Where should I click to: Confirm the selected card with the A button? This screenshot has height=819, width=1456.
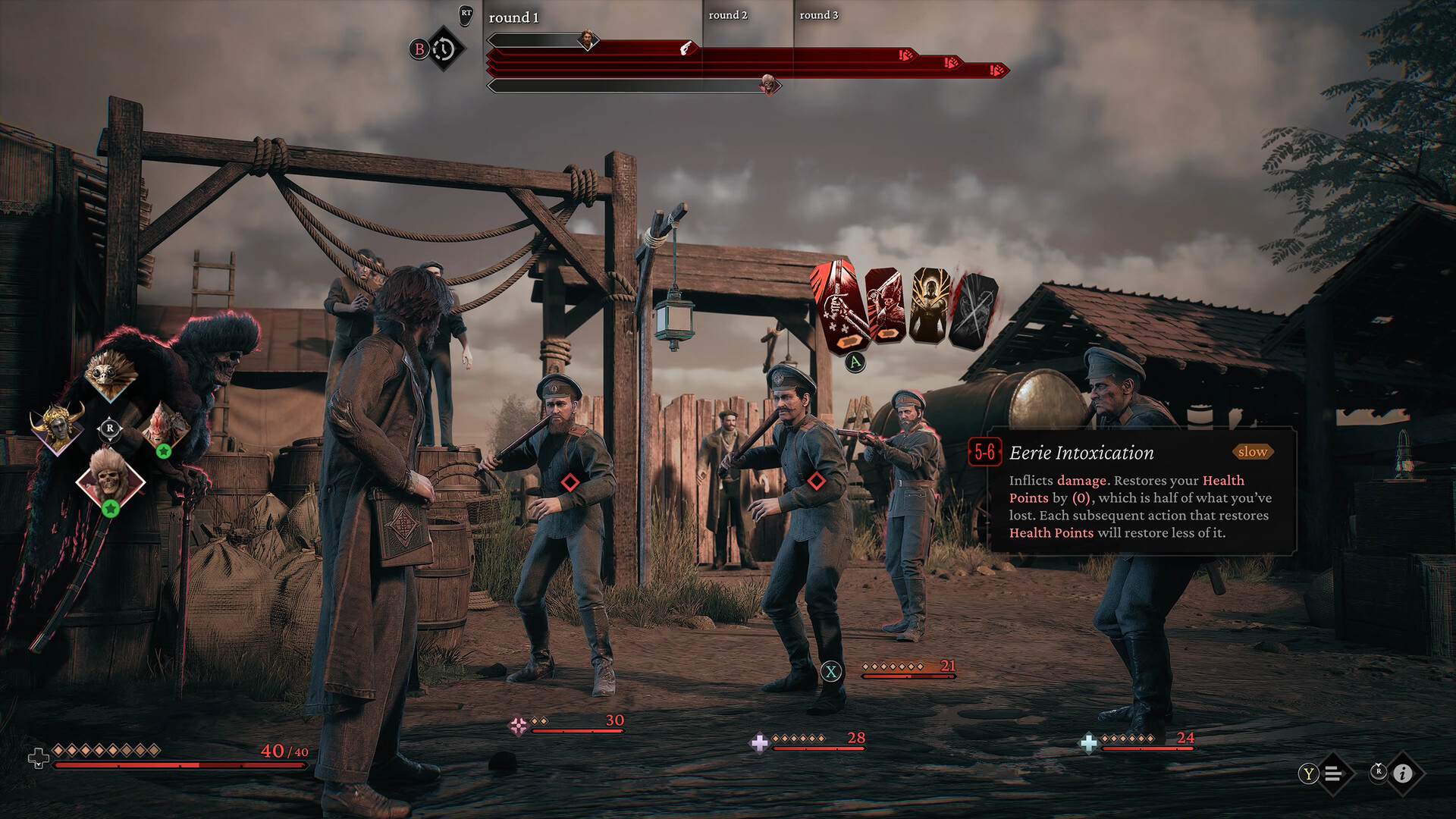(854, 361)
